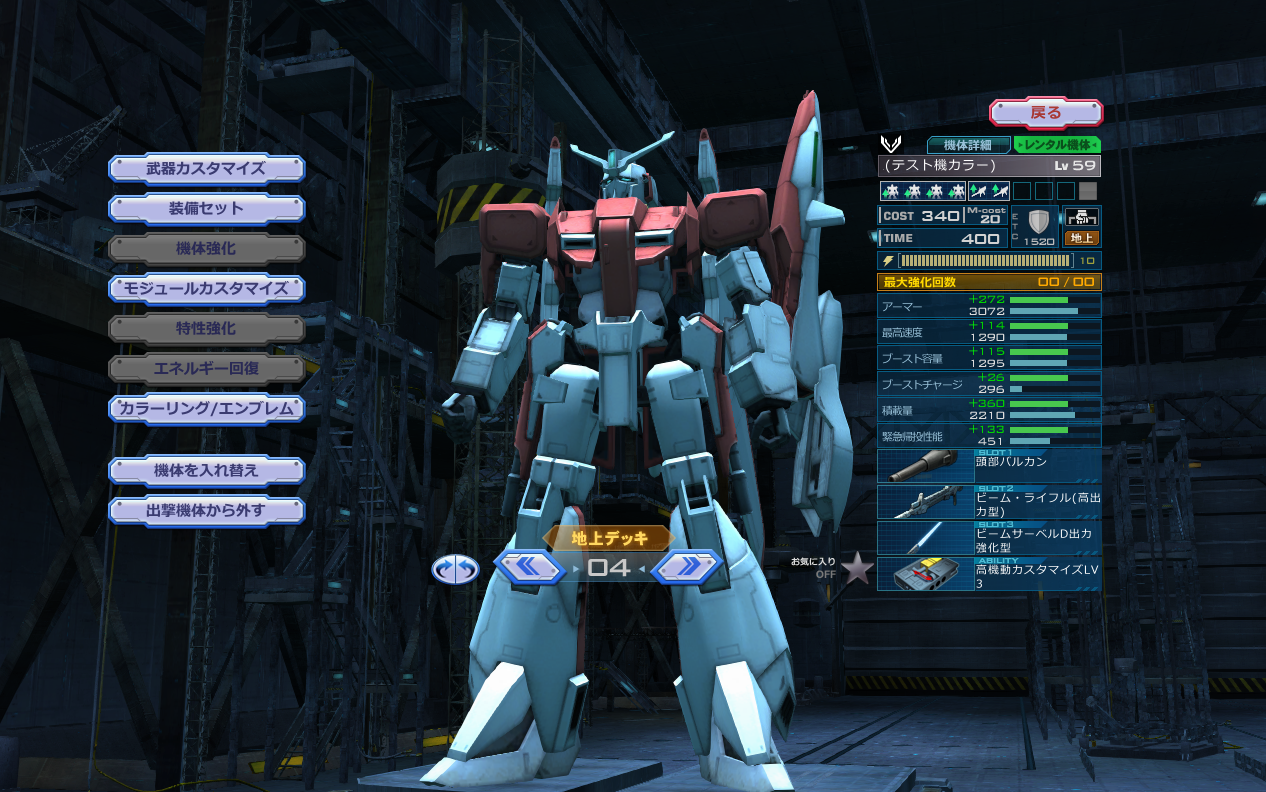
Task: Select the ビーム・ライフル(高出力型) slot
Action: (989, 502)
